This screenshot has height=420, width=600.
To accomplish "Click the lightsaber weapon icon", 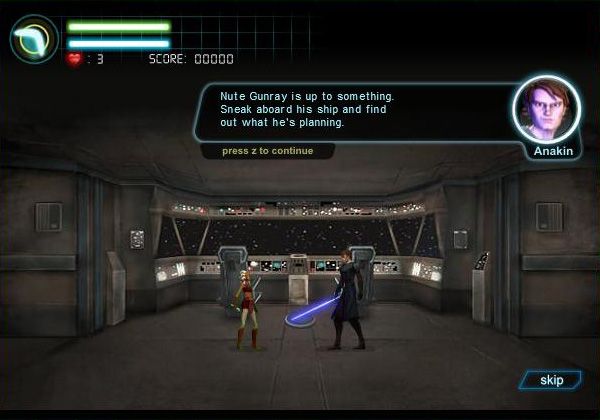I will pos(34,39).
